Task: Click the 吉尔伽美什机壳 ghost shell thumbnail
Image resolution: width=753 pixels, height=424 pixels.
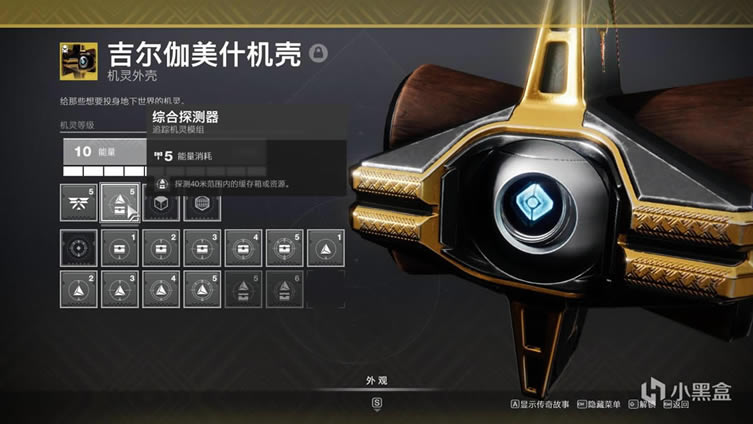Action: (x=77, y=60)
